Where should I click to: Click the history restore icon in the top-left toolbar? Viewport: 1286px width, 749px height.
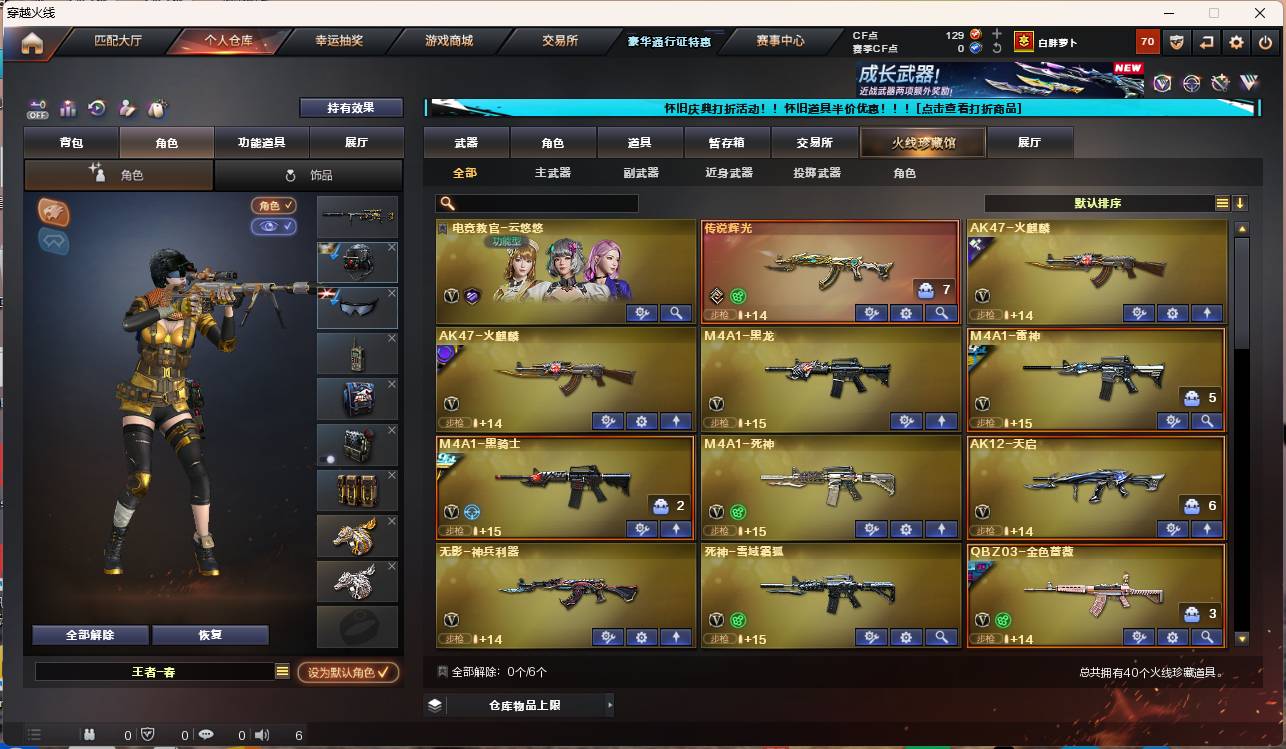point(96,107)
